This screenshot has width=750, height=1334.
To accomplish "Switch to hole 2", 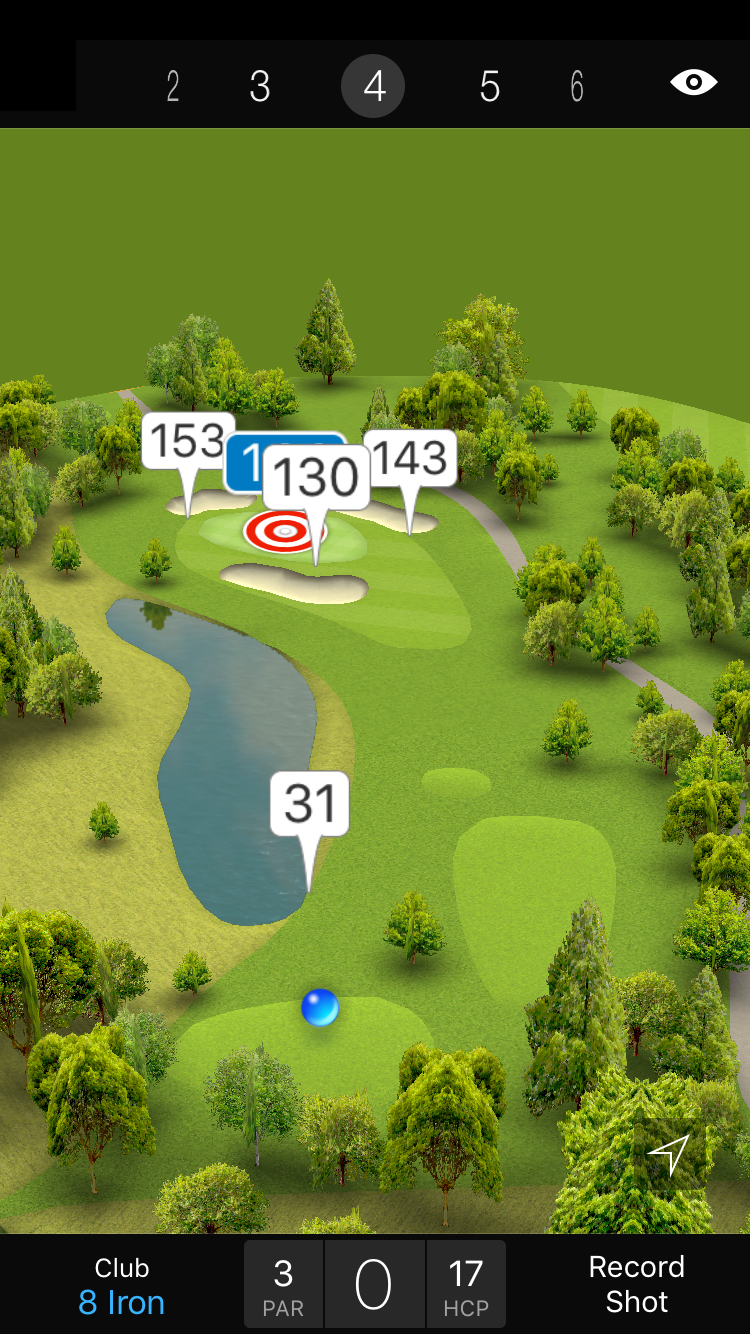I will (173, 87).
